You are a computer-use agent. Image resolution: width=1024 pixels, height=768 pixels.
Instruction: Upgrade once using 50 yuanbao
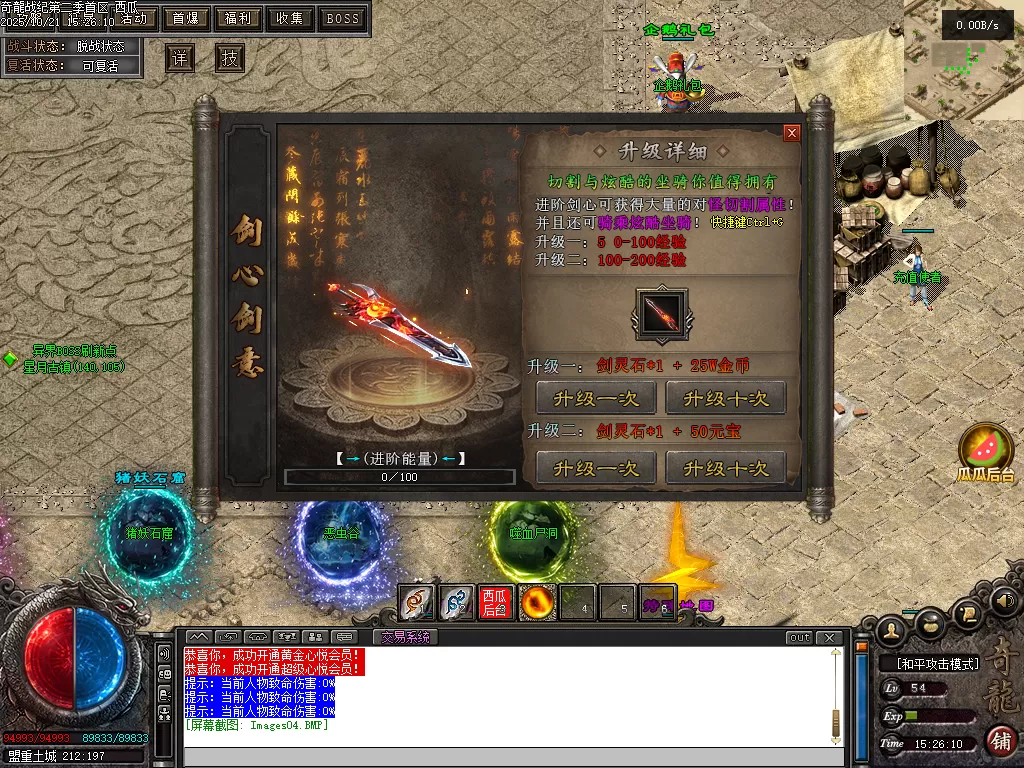point(596,468)
